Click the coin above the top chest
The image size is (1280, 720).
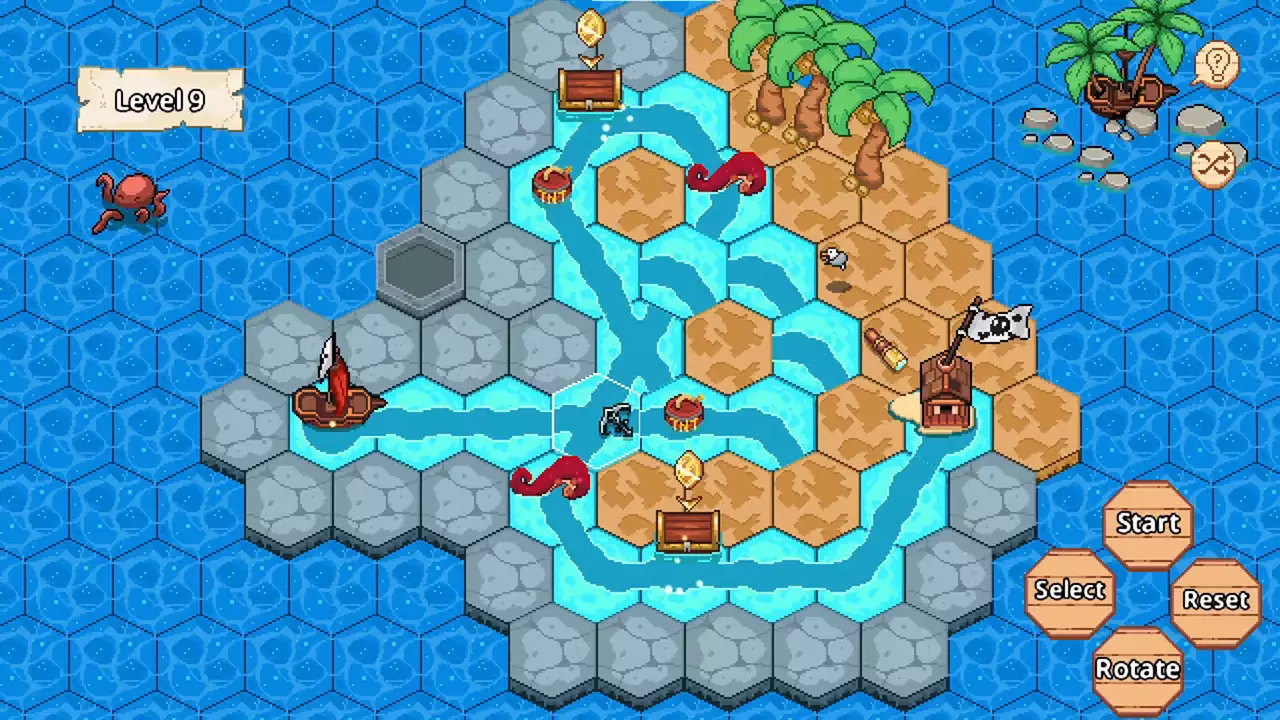point(590,28)
